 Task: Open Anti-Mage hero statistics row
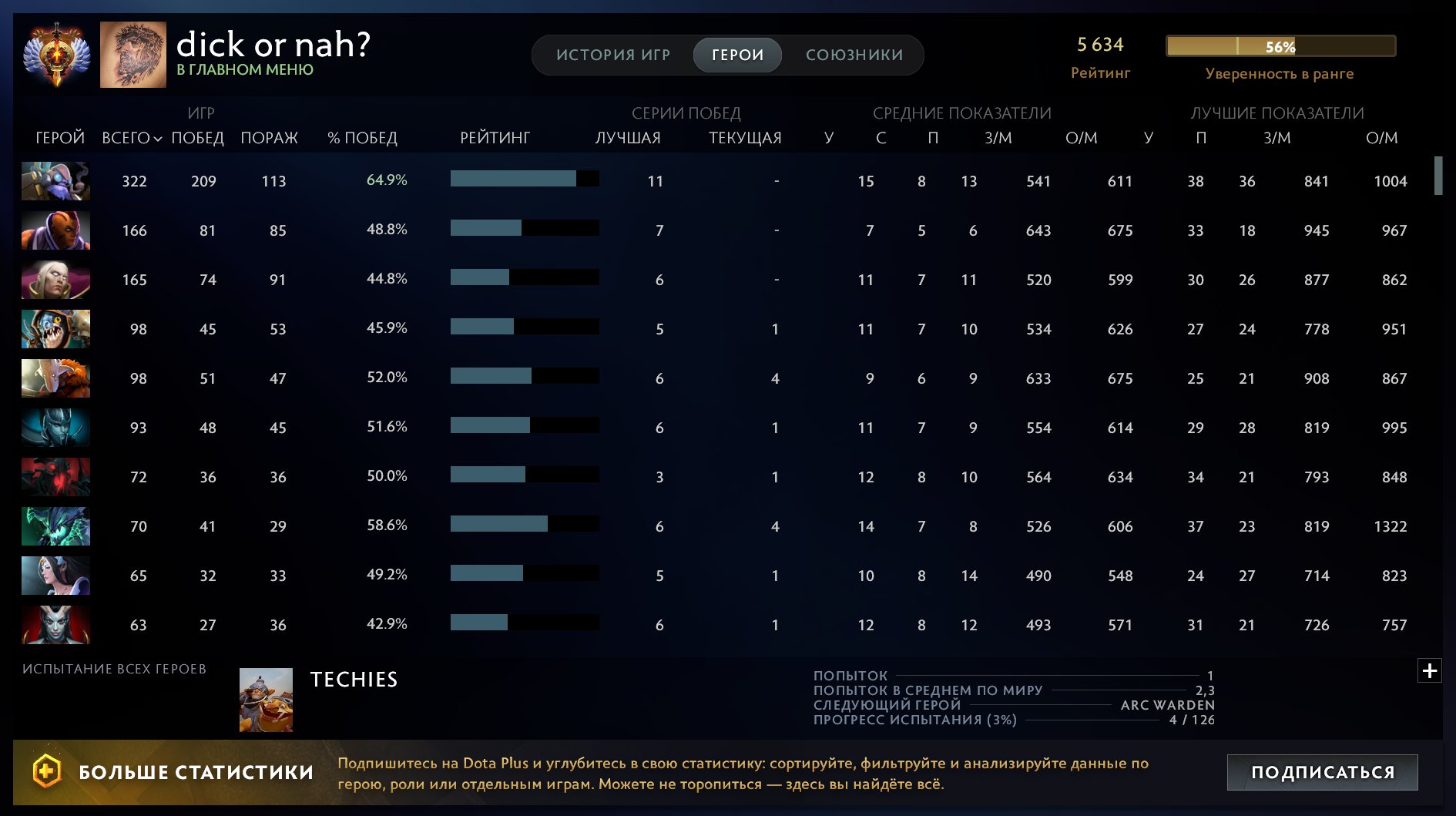[55, 230]
